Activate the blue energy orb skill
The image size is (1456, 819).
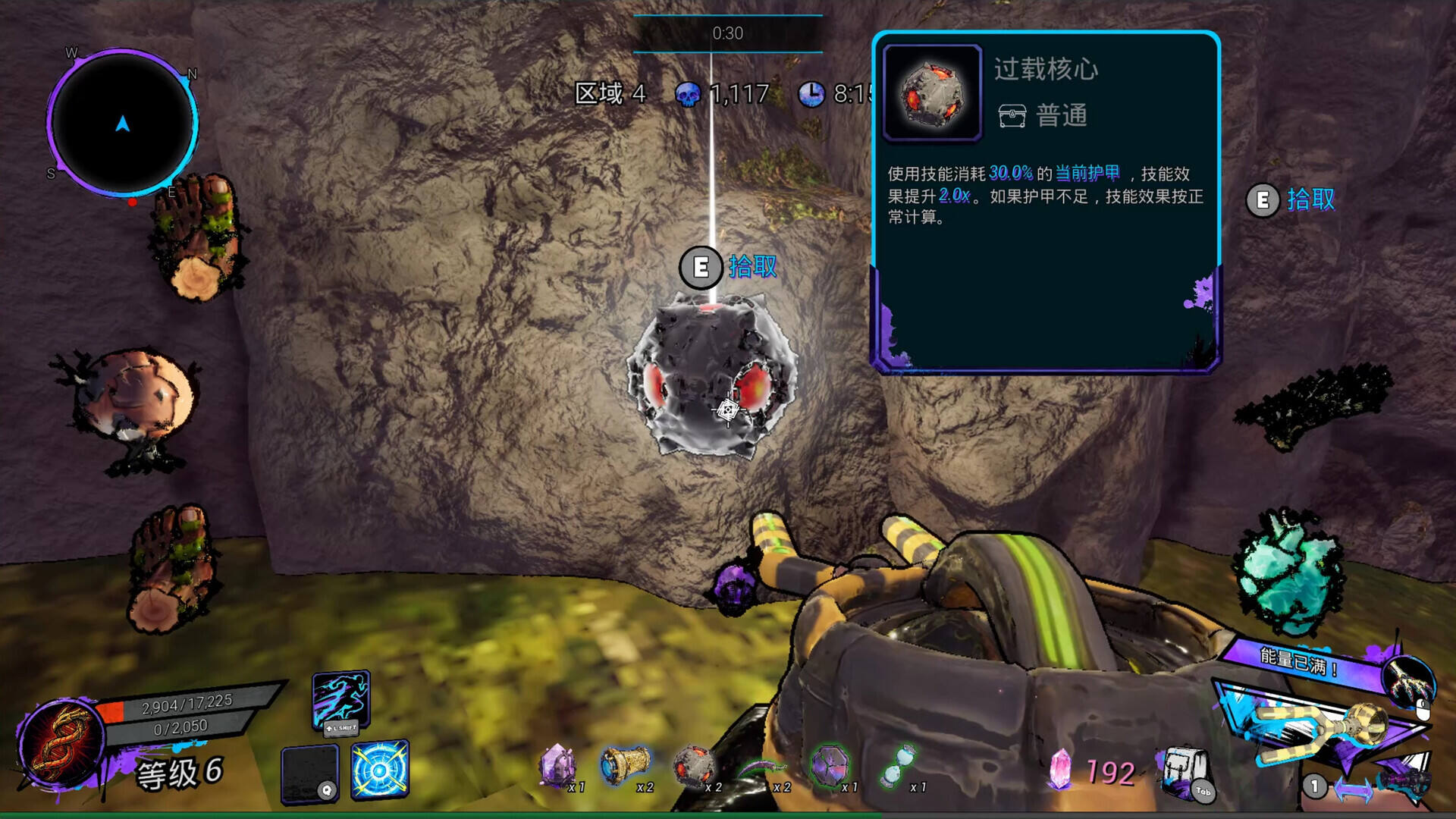(x=380, y=769)
